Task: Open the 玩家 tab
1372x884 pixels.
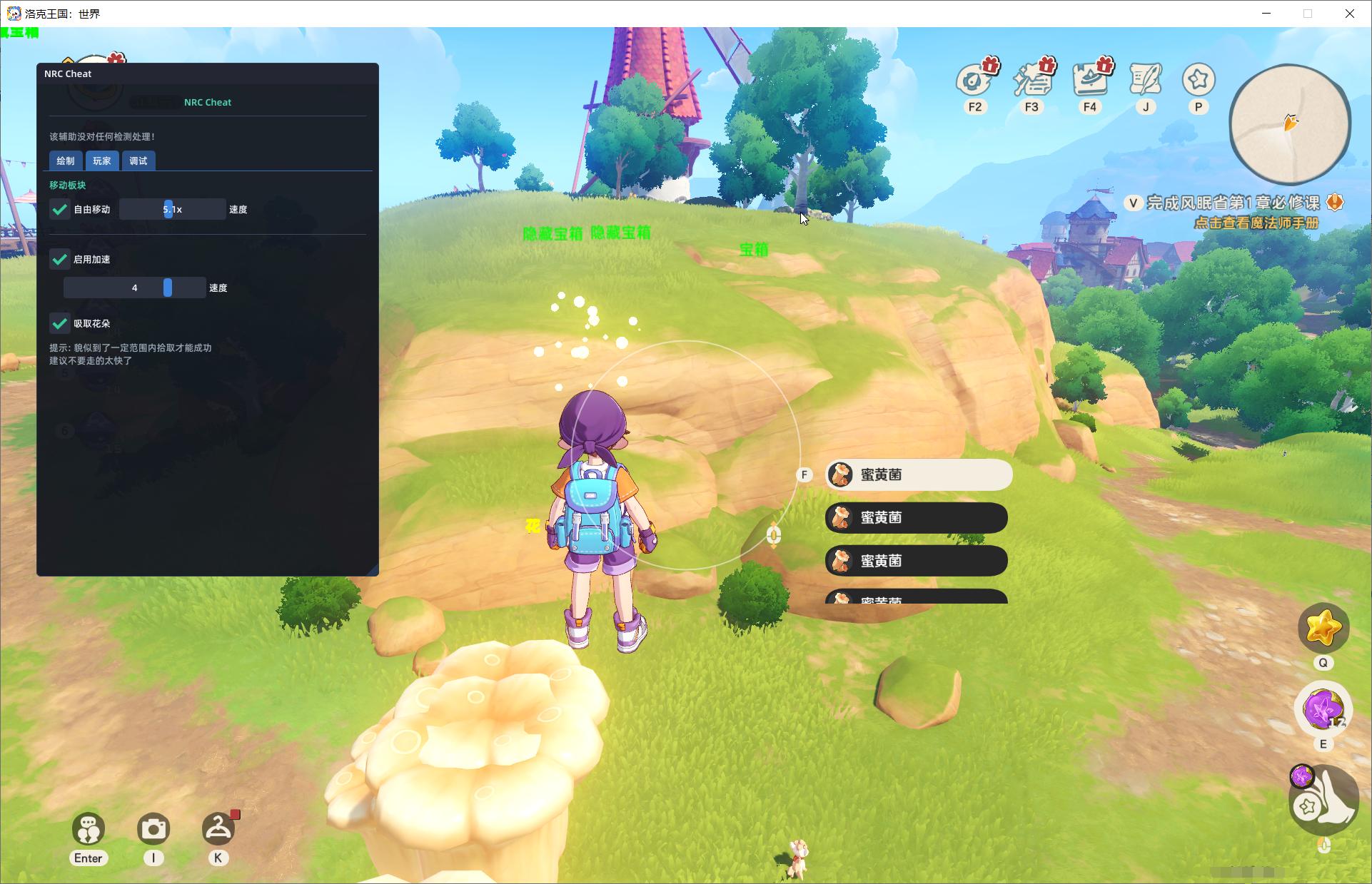Action: point(102,161)
